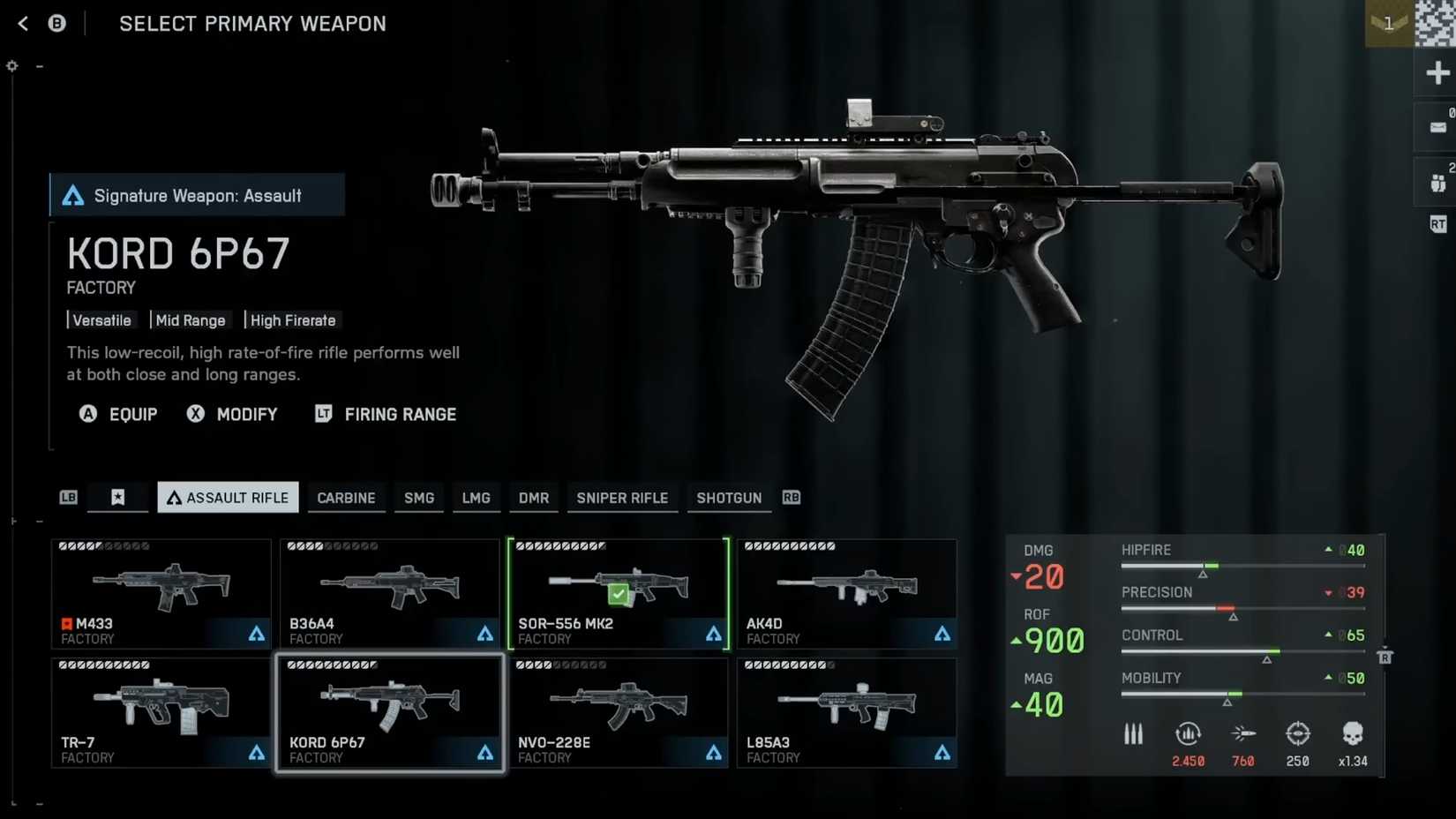Switch to the Assault Rifle tab

coord(228,498)
